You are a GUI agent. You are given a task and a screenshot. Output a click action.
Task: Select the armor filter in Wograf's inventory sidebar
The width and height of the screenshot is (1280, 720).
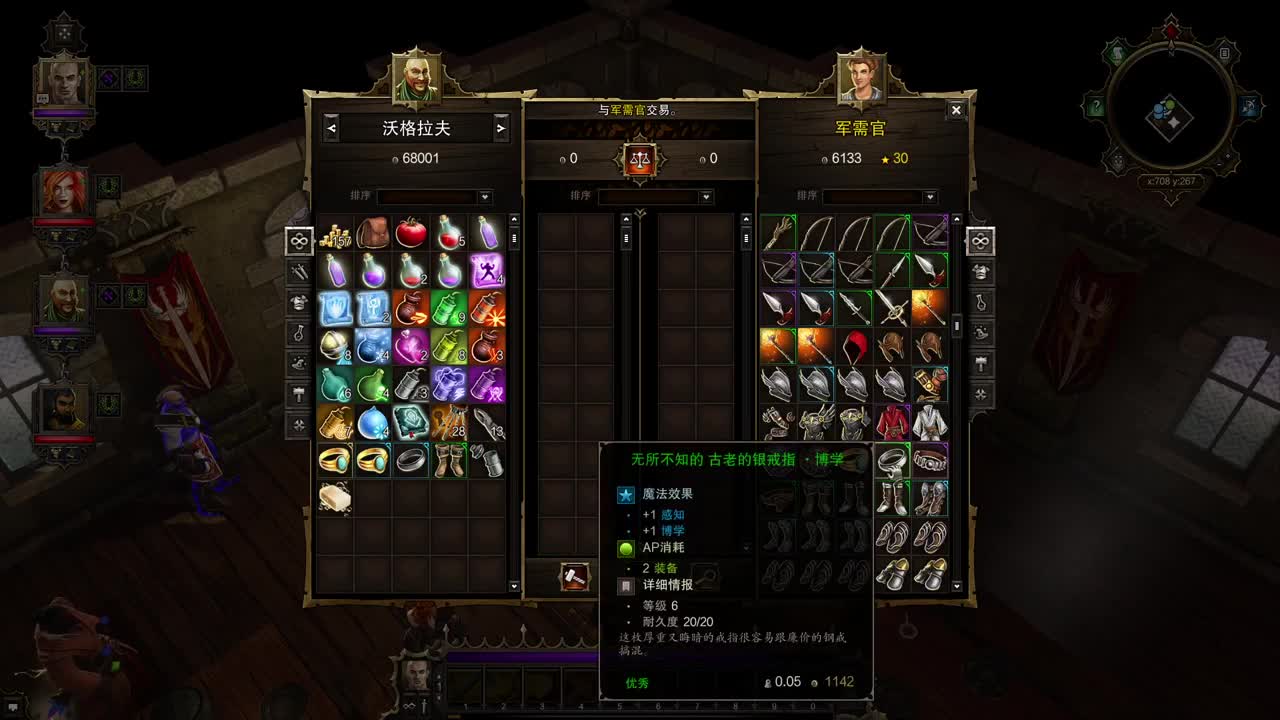296,303
